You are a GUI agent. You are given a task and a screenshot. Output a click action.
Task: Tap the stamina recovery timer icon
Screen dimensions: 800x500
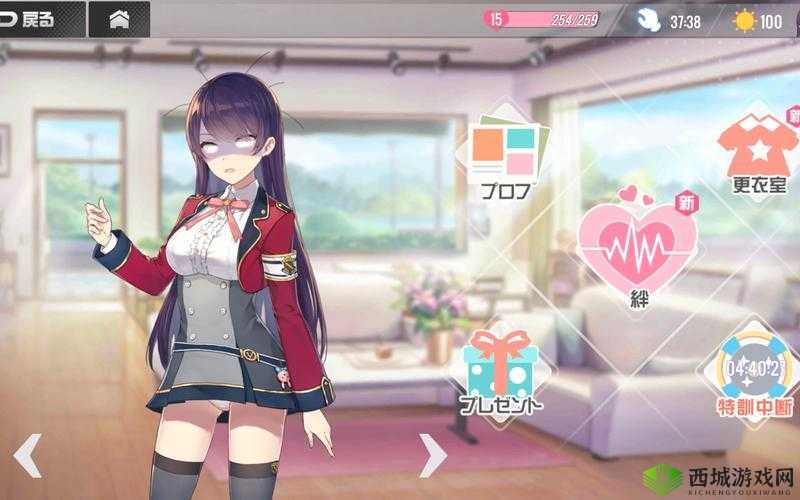tap(649, 20)
